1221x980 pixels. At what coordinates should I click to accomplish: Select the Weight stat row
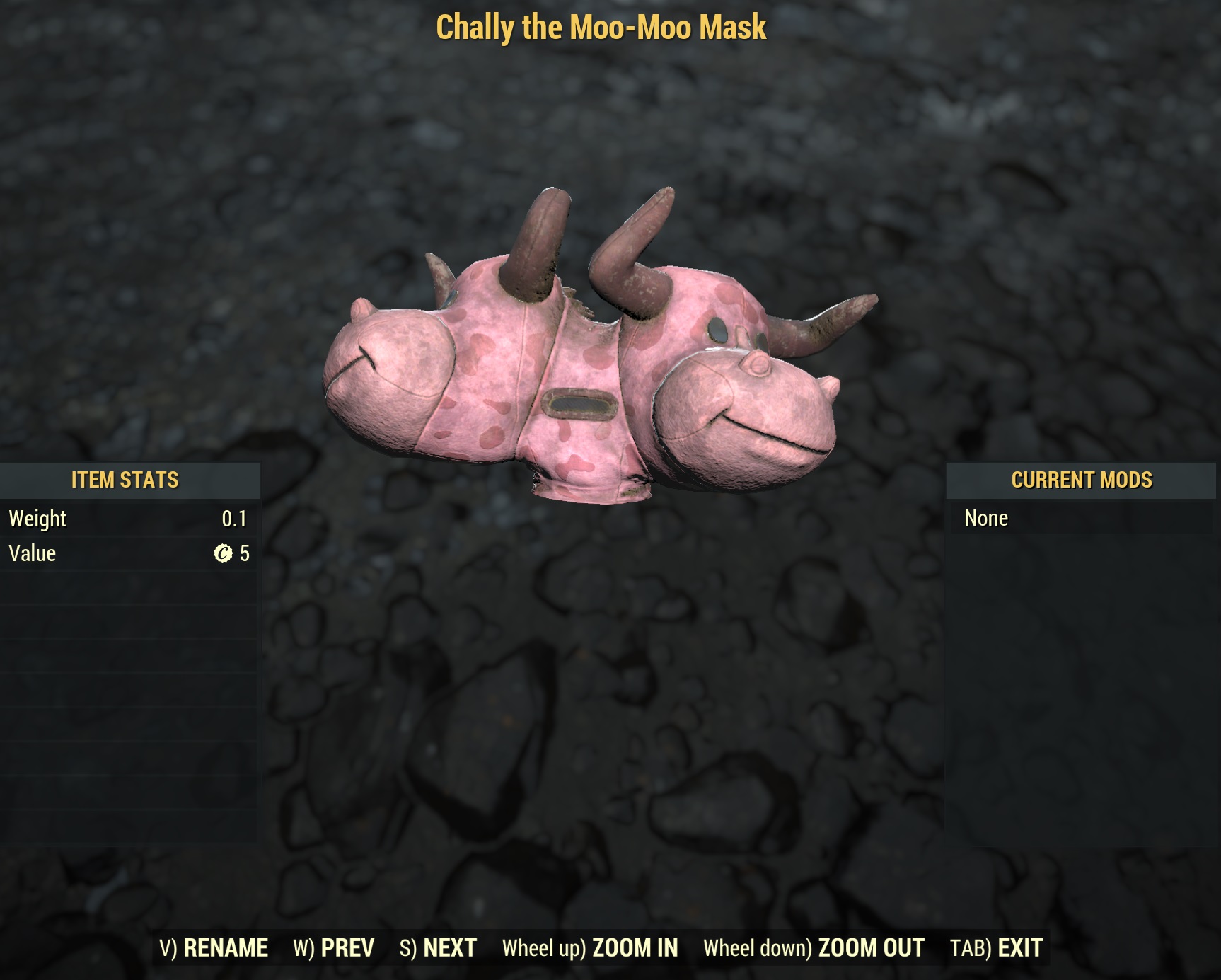(127, 519)
